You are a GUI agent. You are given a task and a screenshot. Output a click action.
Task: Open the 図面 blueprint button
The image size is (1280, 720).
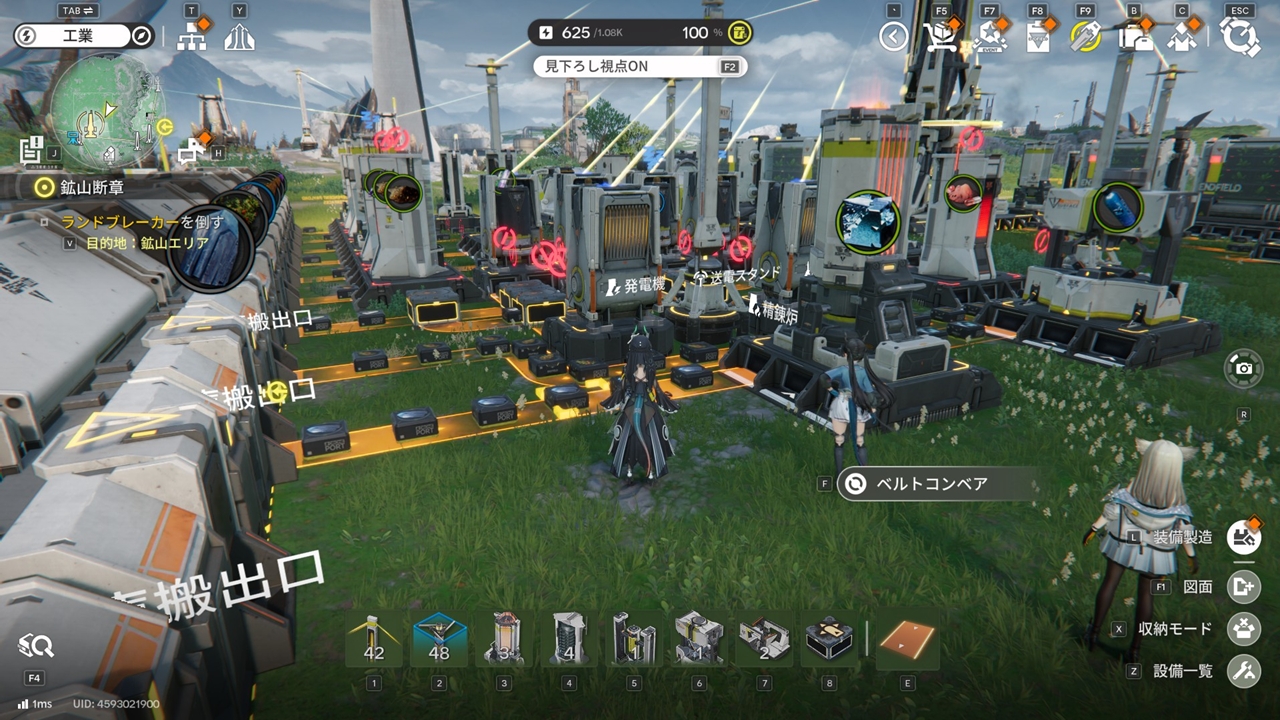1244,587
